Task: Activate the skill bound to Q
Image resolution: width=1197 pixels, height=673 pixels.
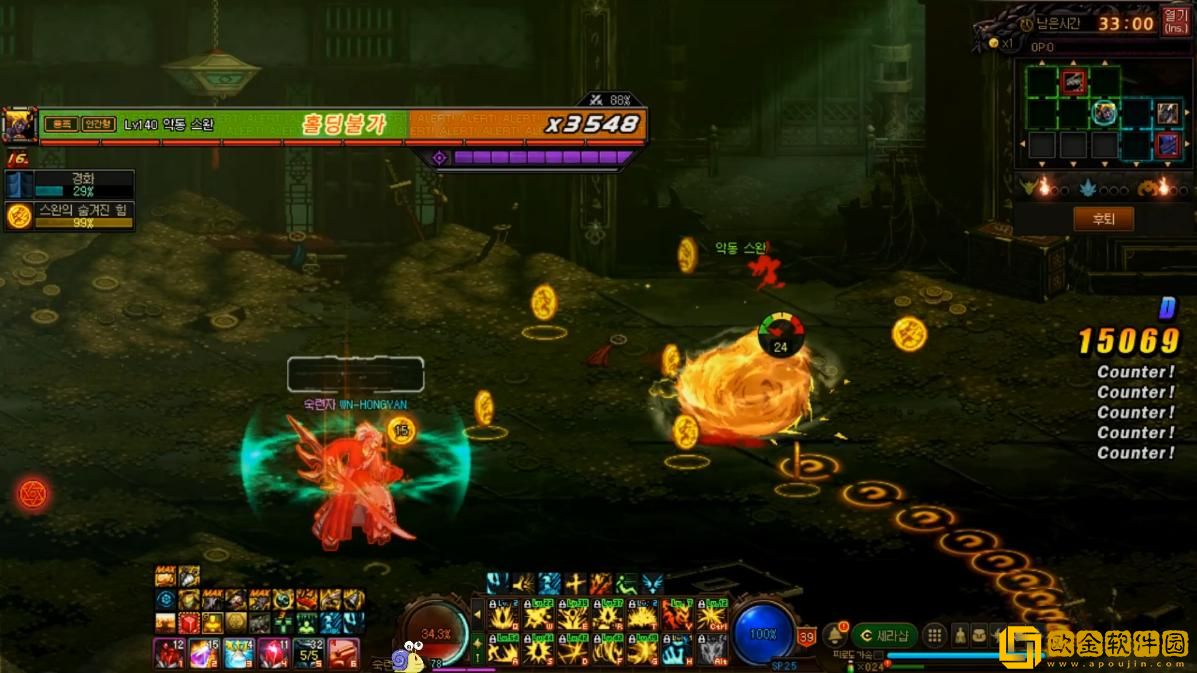Action: click(x=503, y=617)
